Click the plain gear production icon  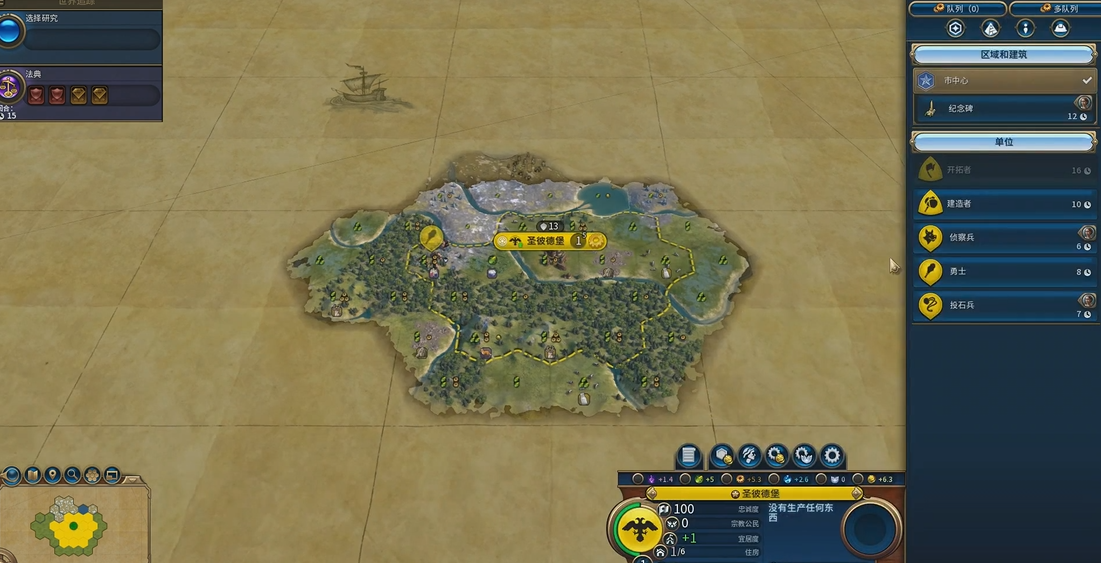click(832, 456)
